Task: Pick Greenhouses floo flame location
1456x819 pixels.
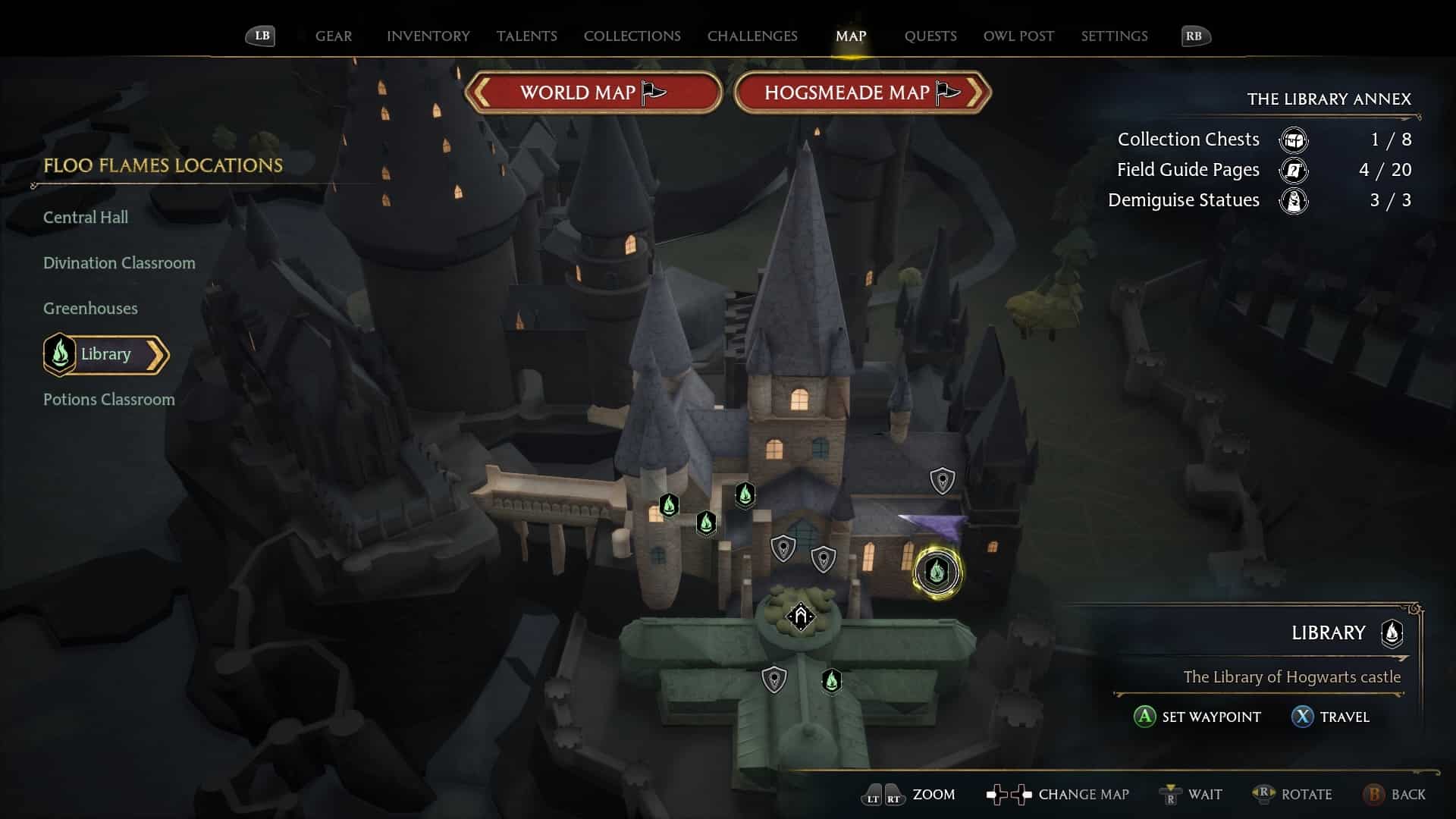Action: tap(90, 309)
